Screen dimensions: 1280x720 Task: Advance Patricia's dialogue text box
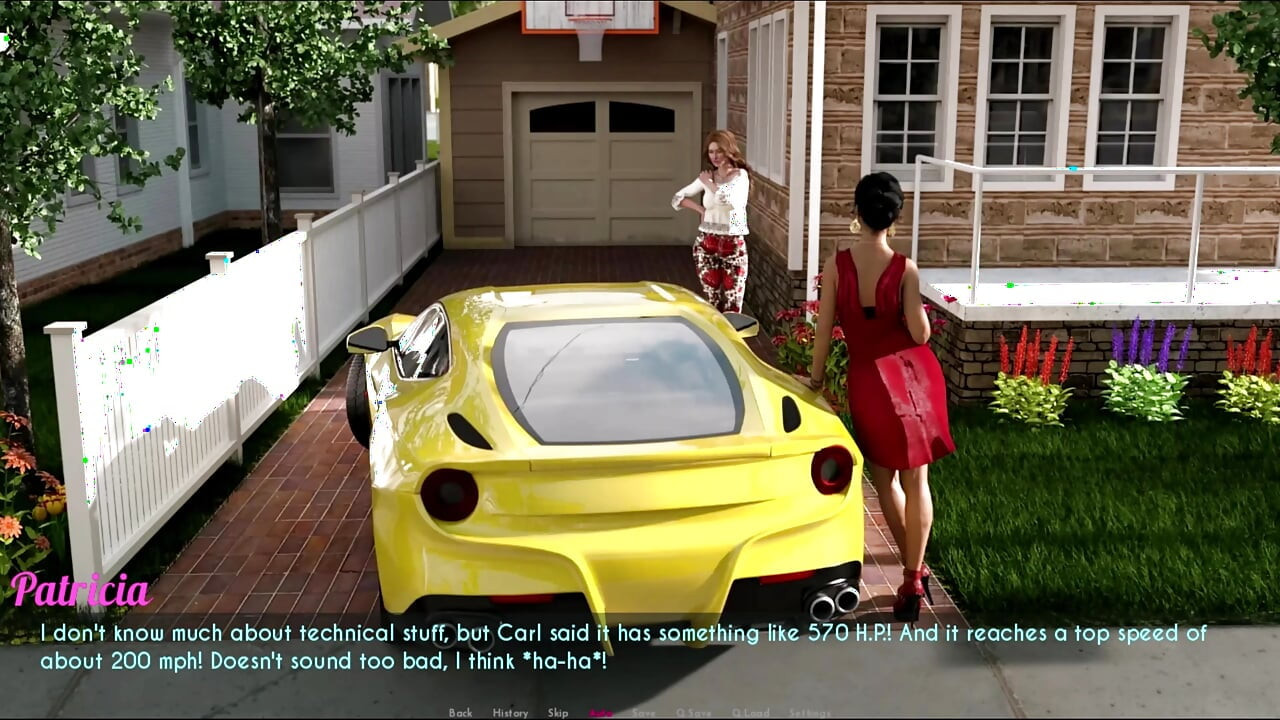[x=640, y=647]
